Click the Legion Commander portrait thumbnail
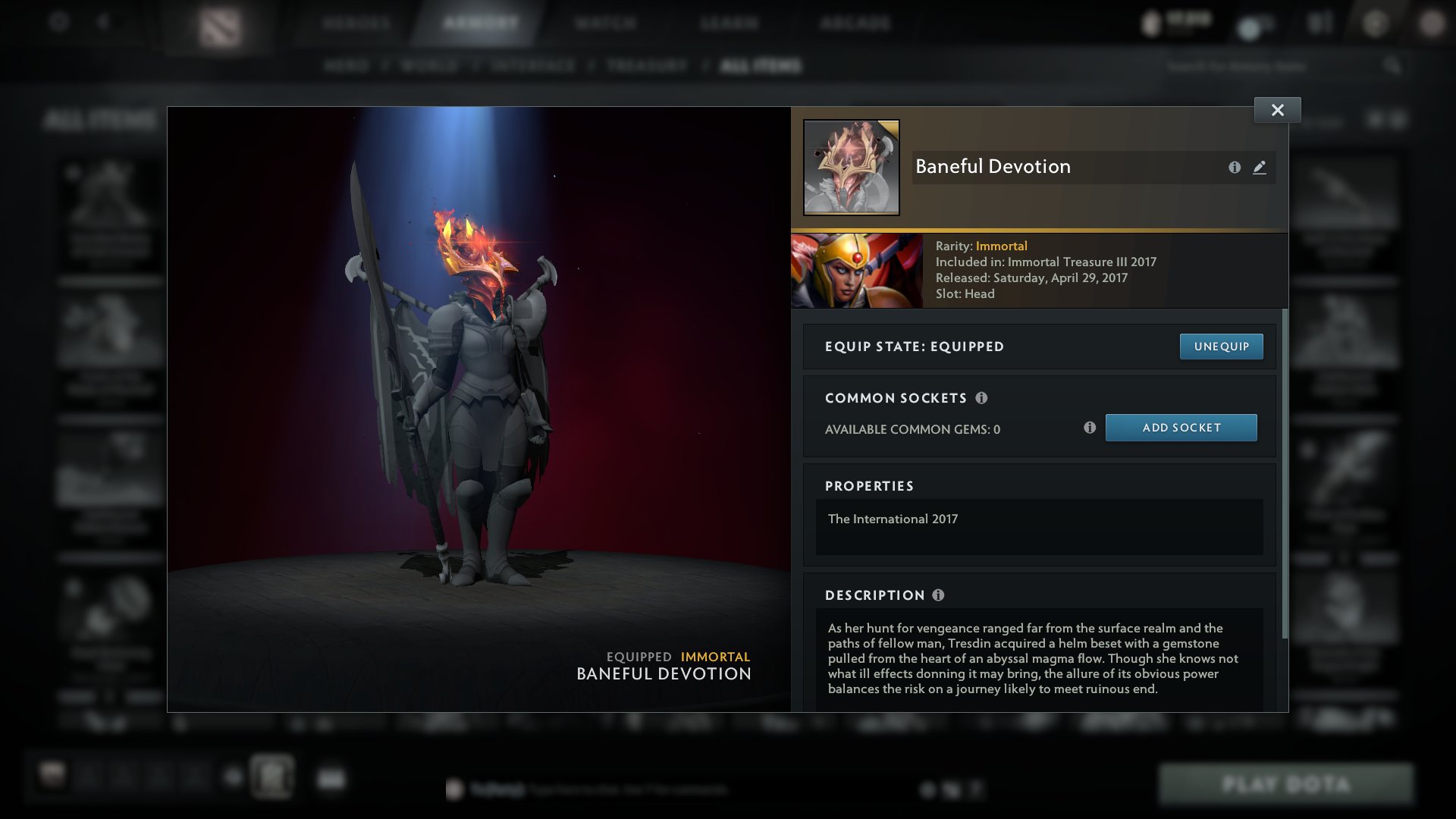The image size is (1456, 819). pyautogui.click(x=857, y=270)
